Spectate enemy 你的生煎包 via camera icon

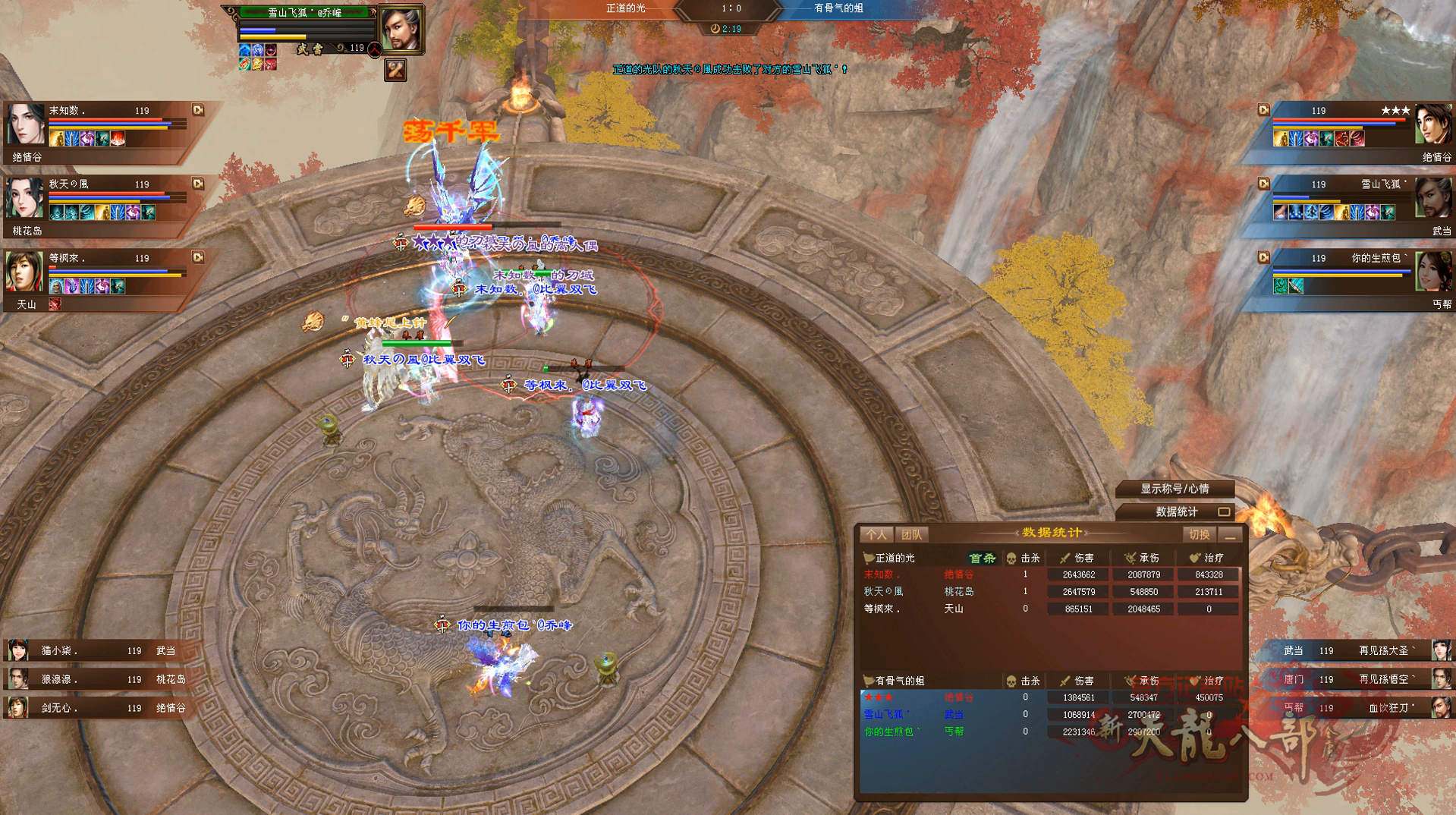click(x=1263, y=257)
